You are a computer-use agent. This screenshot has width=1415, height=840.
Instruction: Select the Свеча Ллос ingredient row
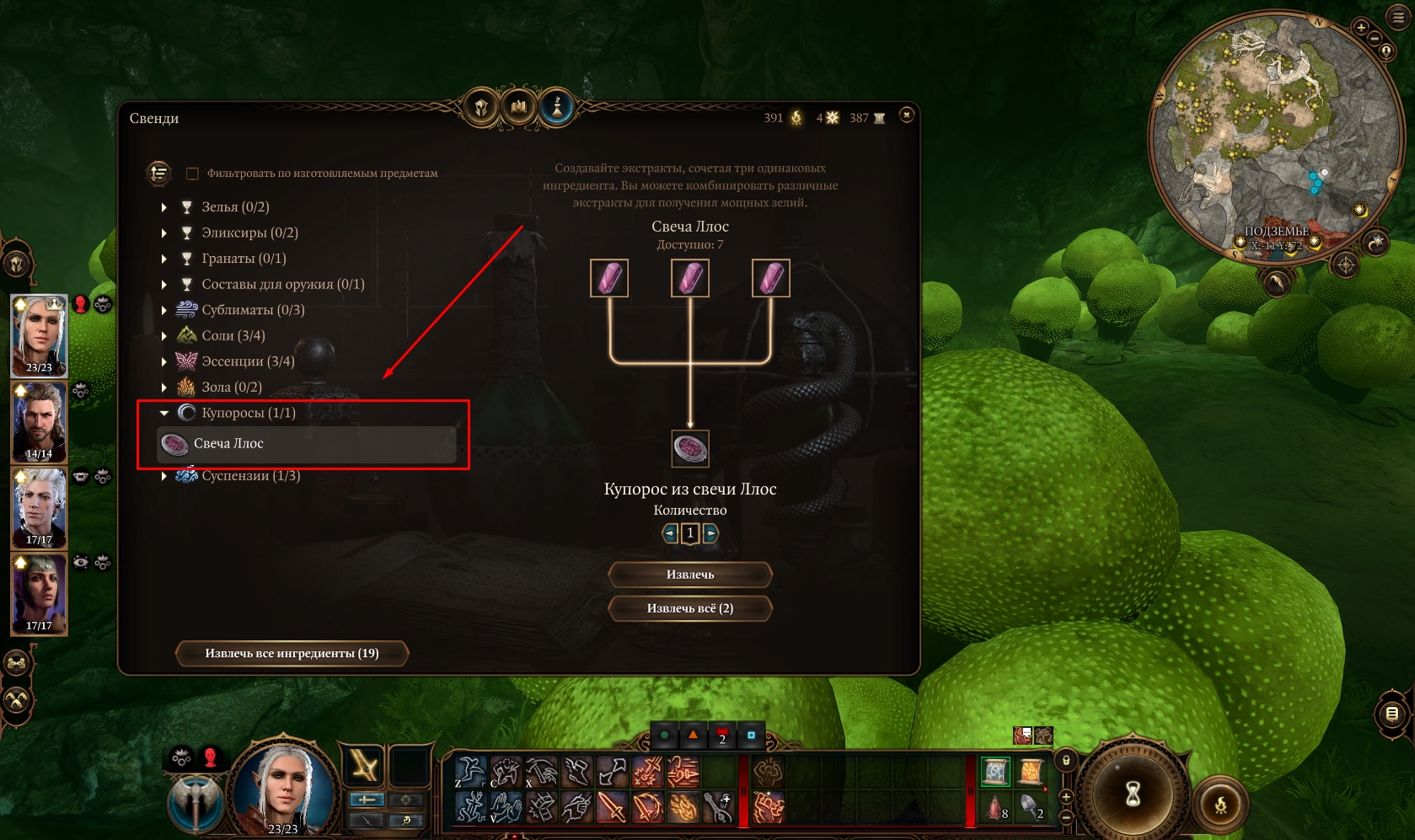307,444
